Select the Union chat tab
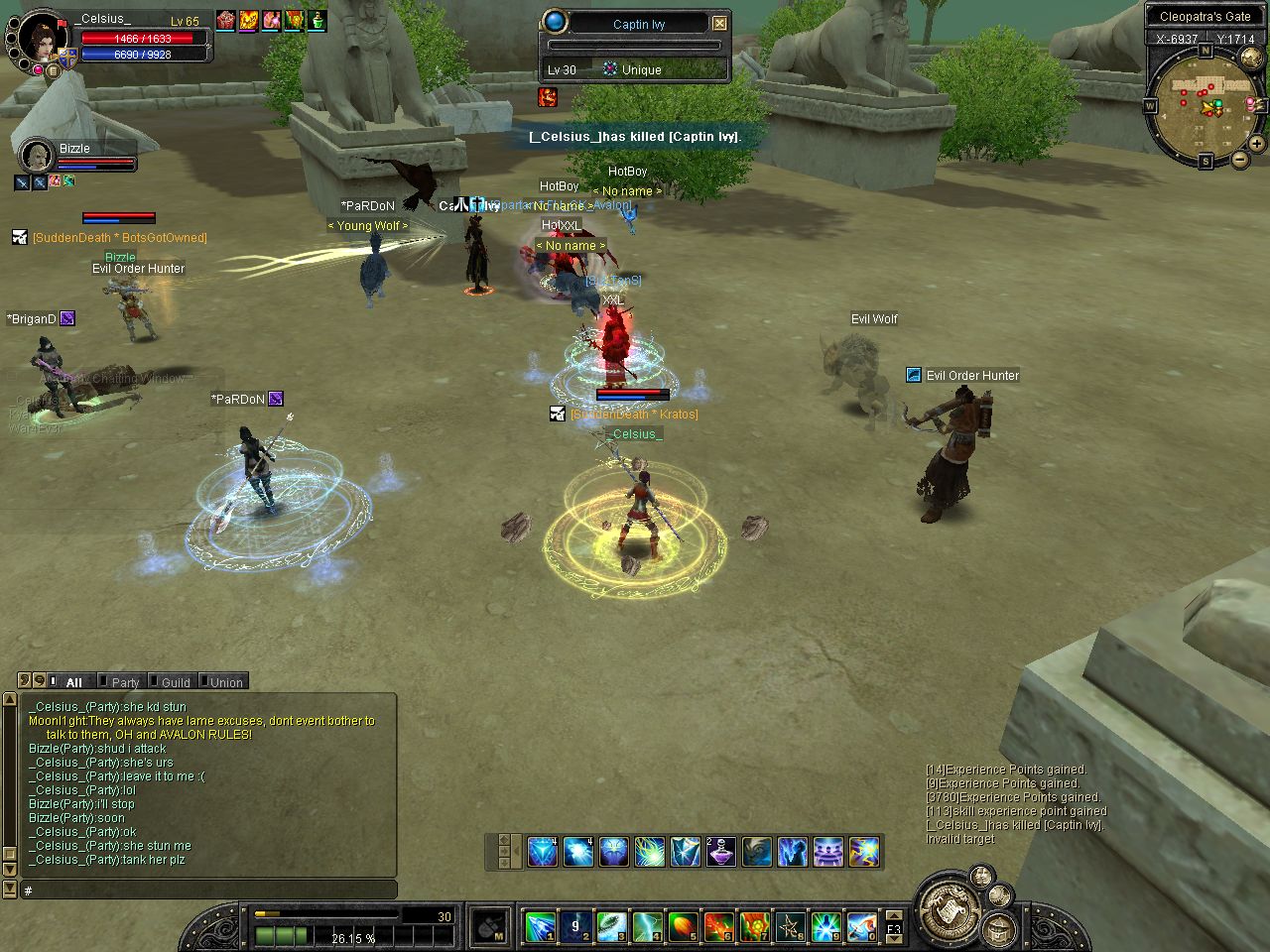Screen dimensions: 1270x952 [225, 682]
